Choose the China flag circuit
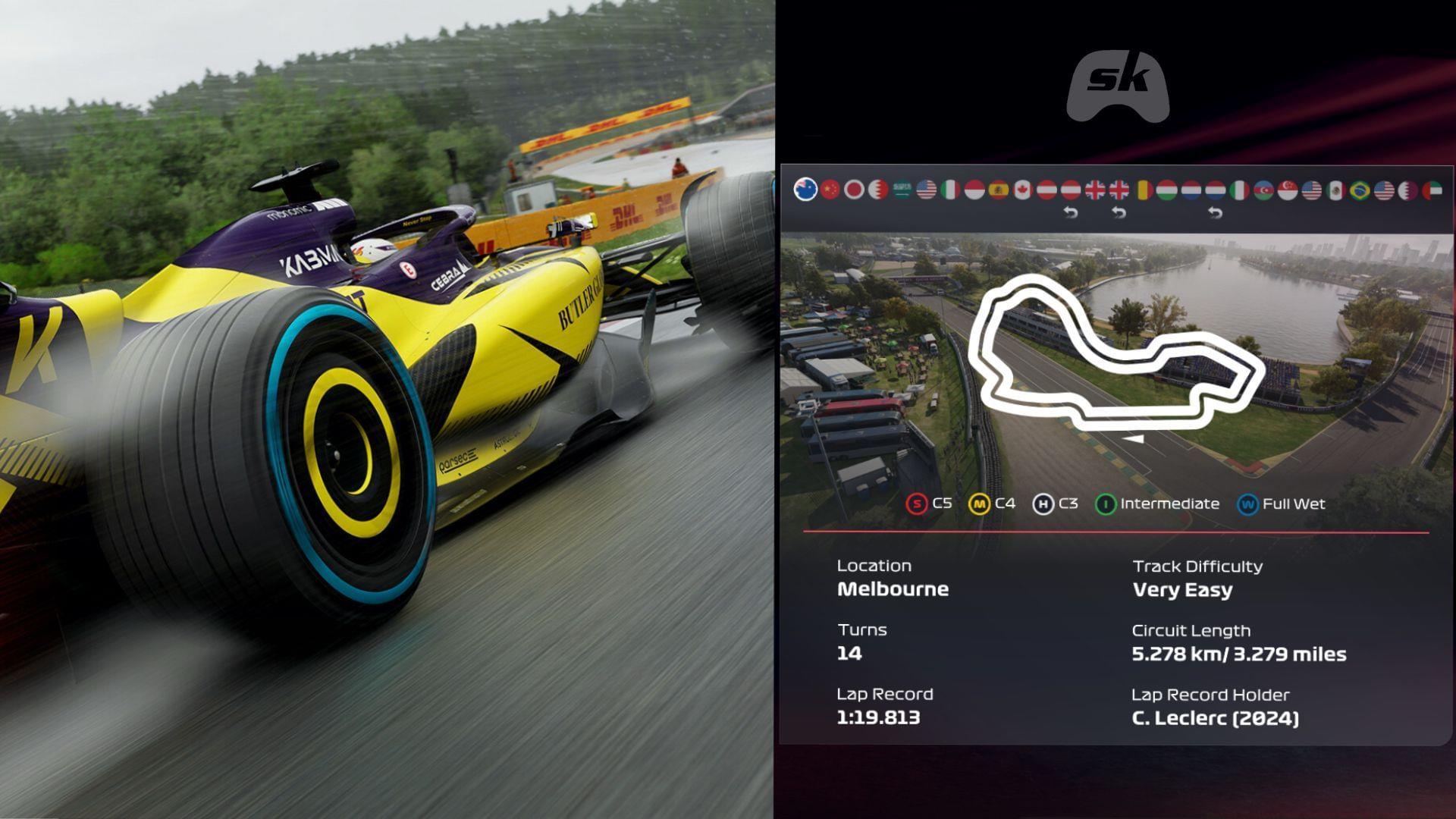1456x819 pixels. coord(830,190)
